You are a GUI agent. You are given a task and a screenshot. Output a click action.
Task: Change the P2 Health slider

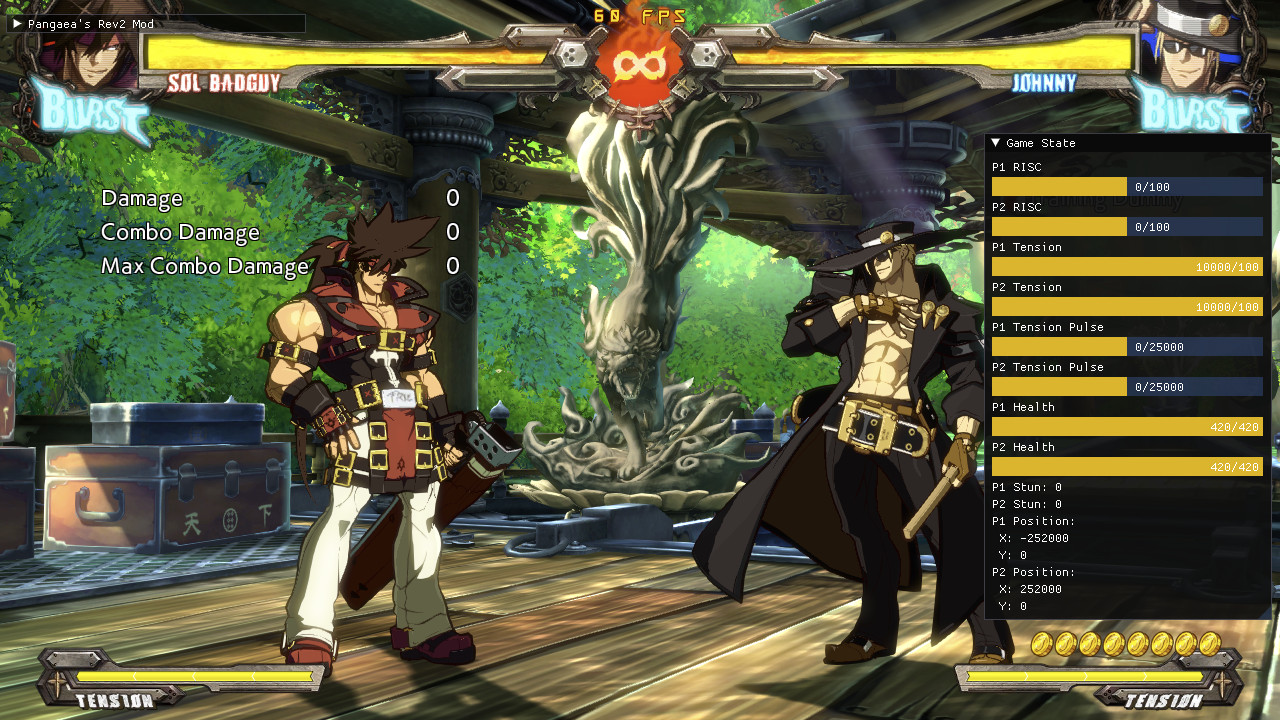coord(1127,467)
